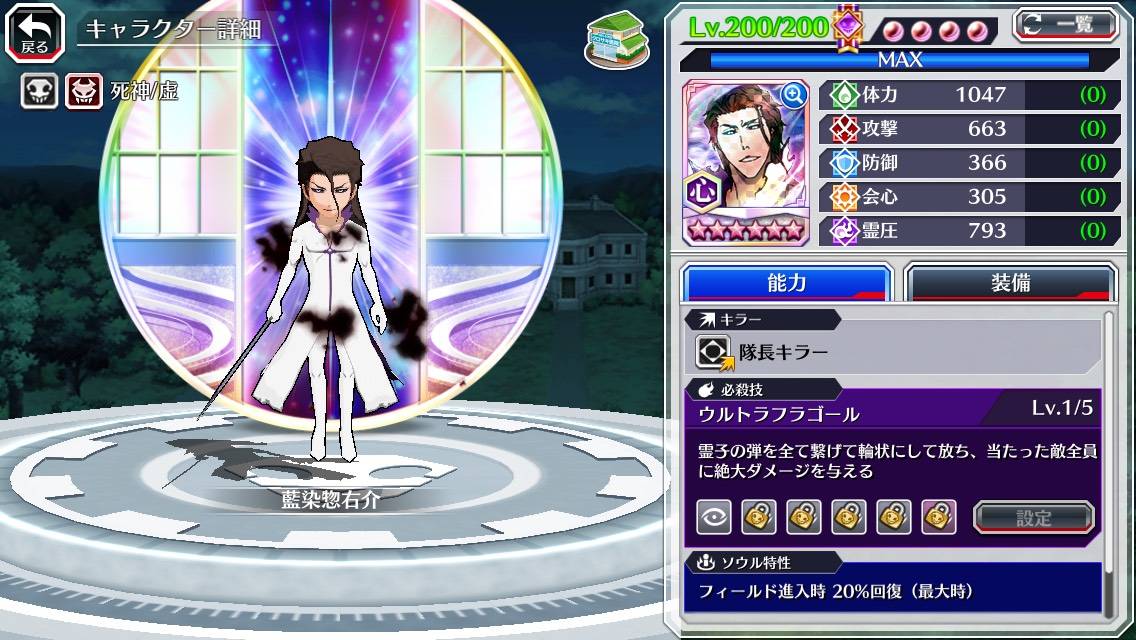Tap the red hollow mask icon

pyautogui.click(x=84, y=92)
